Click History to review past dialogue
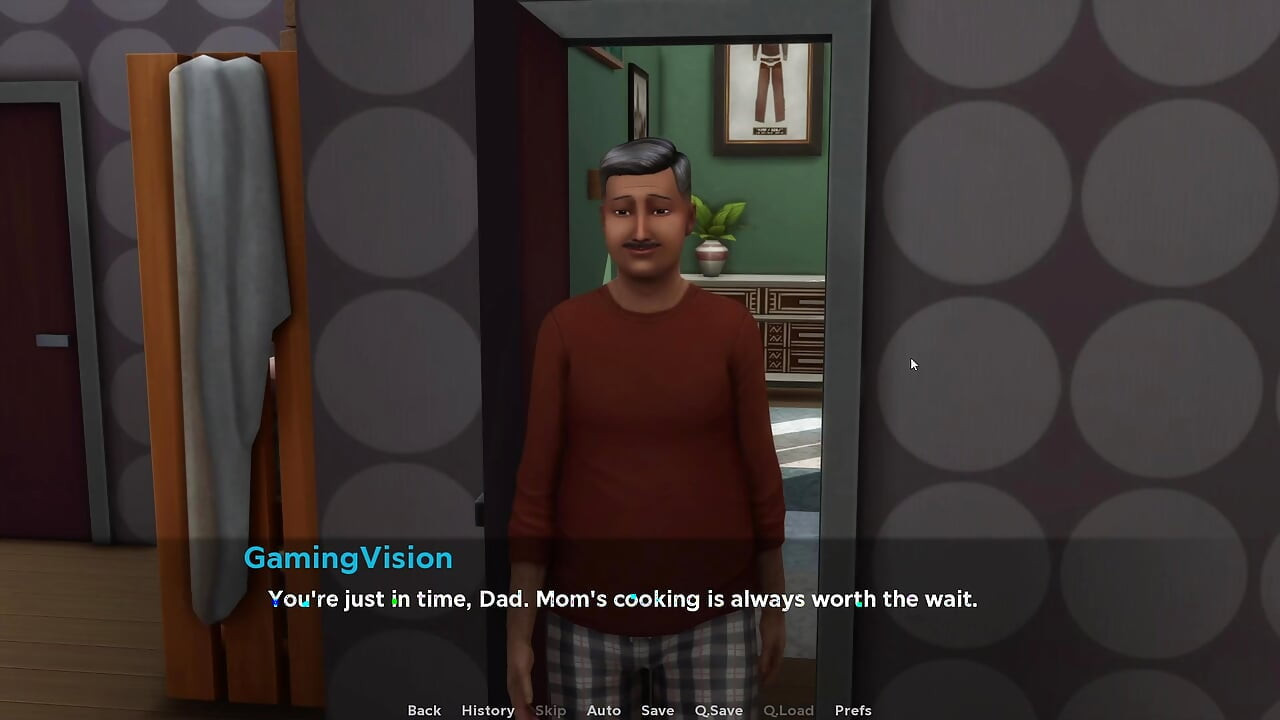Viewport: 1280px width, 720px height. tap(487, 710)
